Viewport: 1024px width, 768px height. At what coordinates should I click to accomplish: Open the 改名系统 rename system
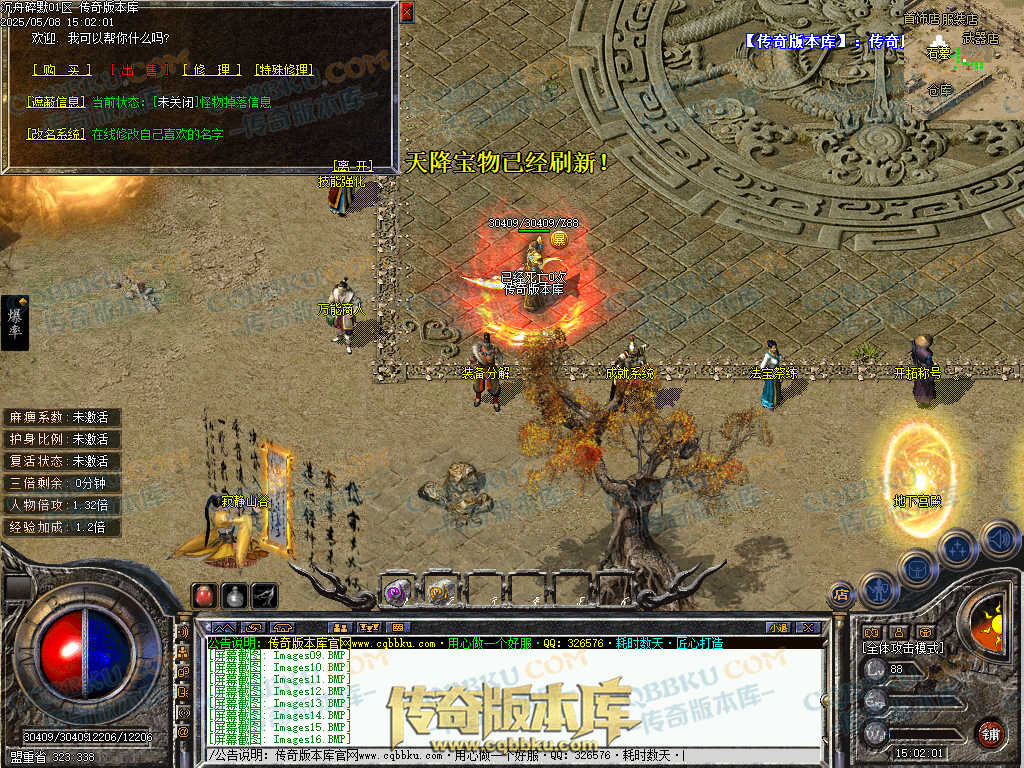[56, 133]
